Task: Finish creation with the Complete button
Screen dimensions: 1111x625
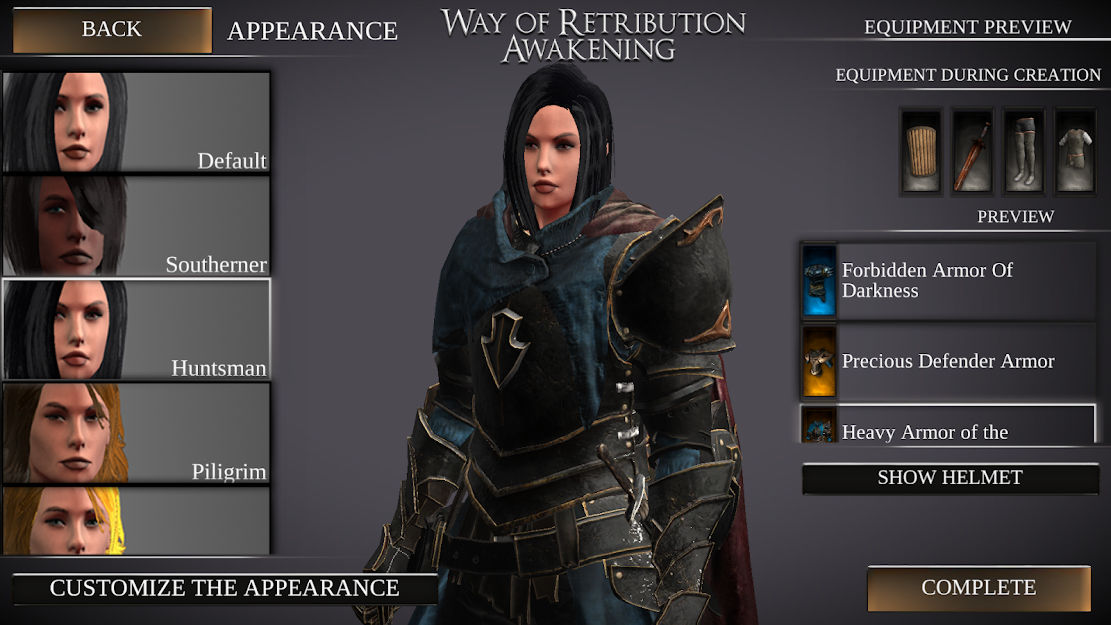Action: tap(978, 588)
